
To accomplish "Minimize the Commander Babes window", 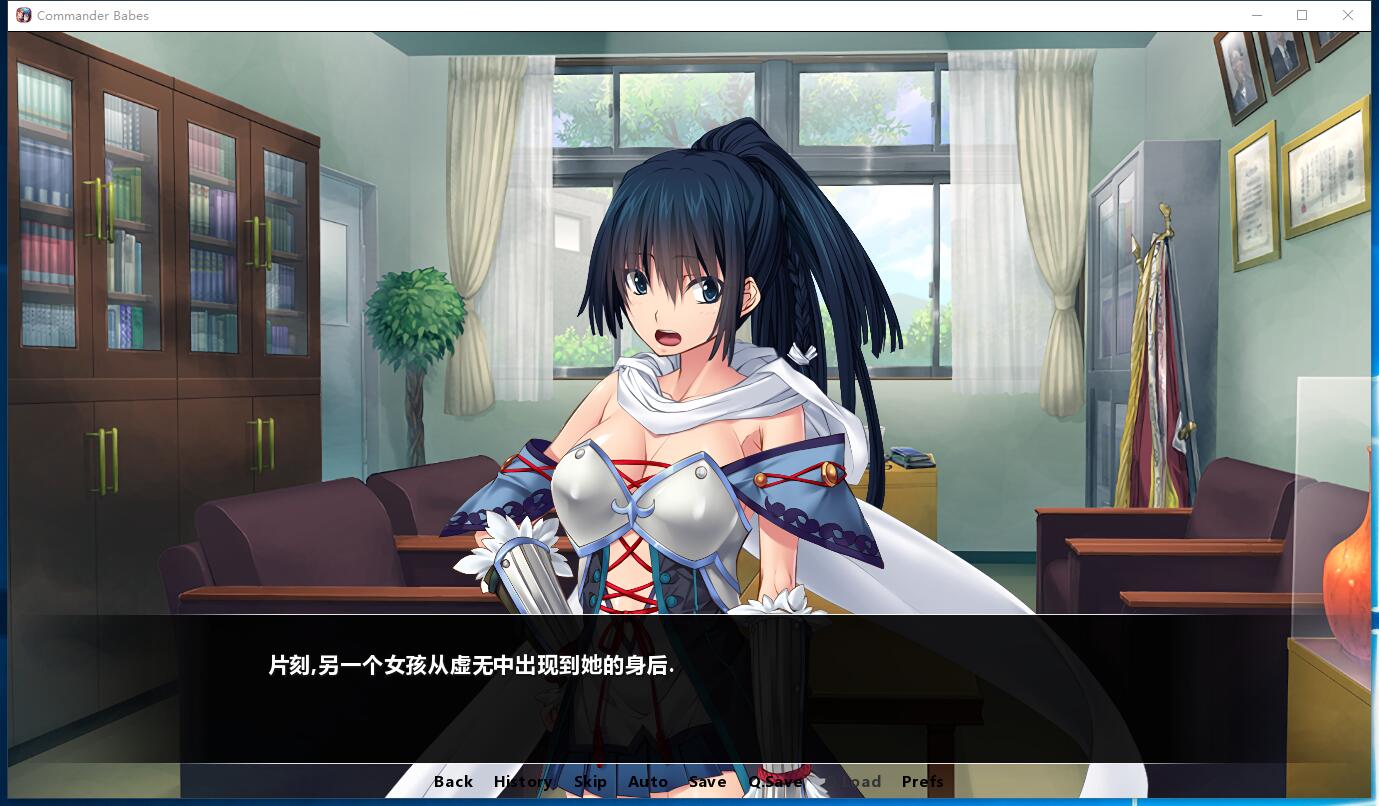I will [1257, 15].
